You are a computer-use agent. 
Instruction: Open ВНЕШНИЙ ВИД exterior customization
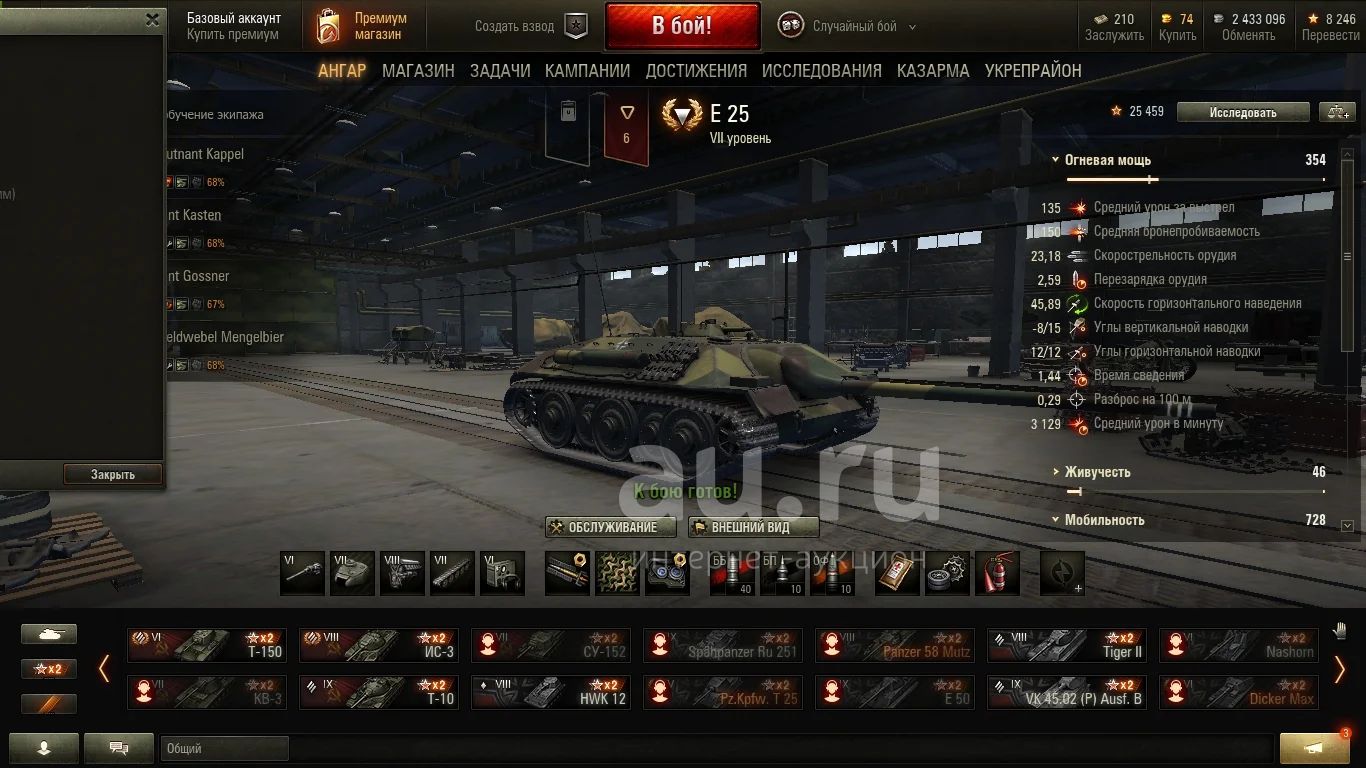(x=754, y=527)
